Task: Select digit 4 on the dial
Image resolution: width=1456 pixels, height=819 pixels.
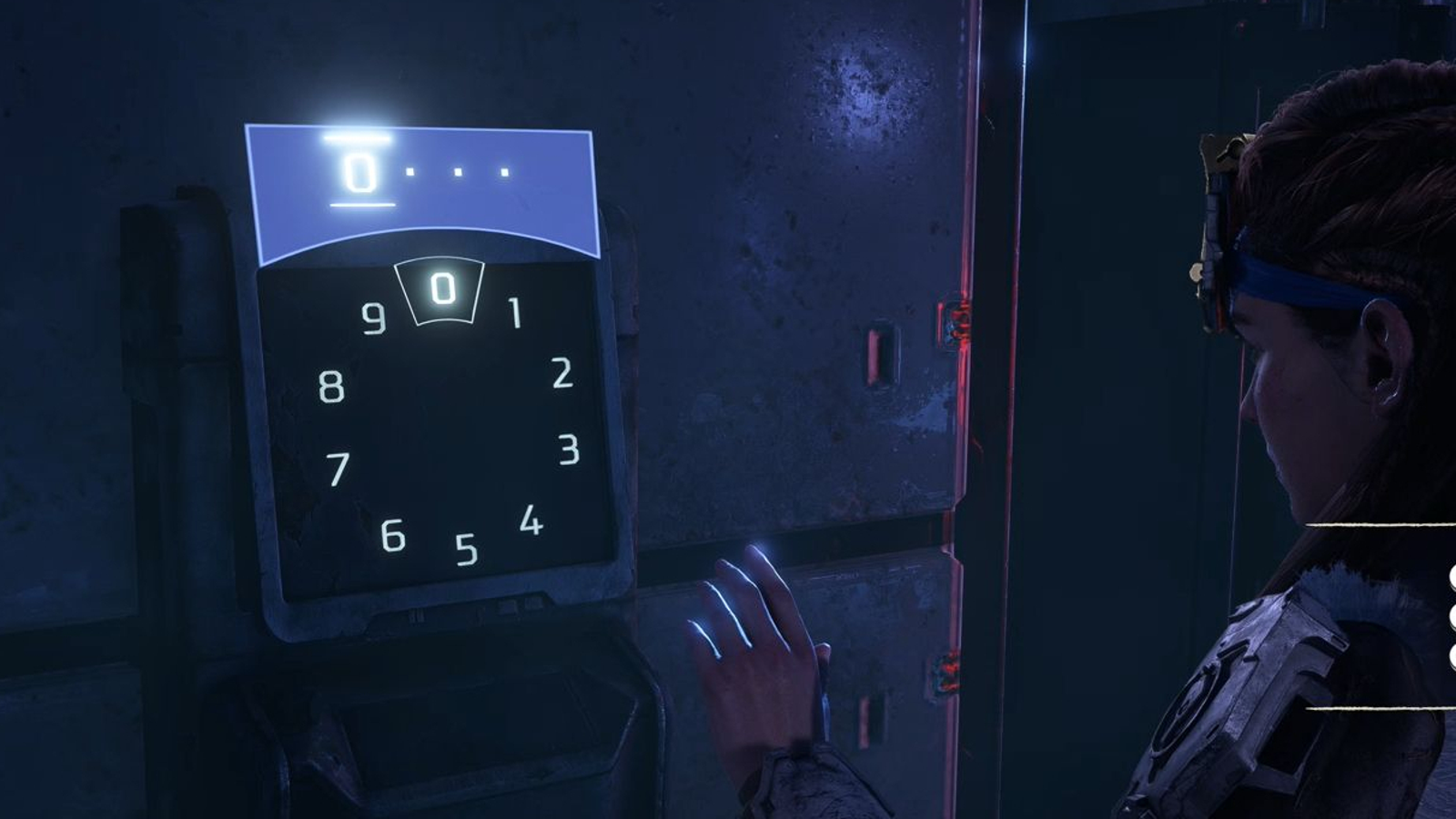Action: [531, 521]
